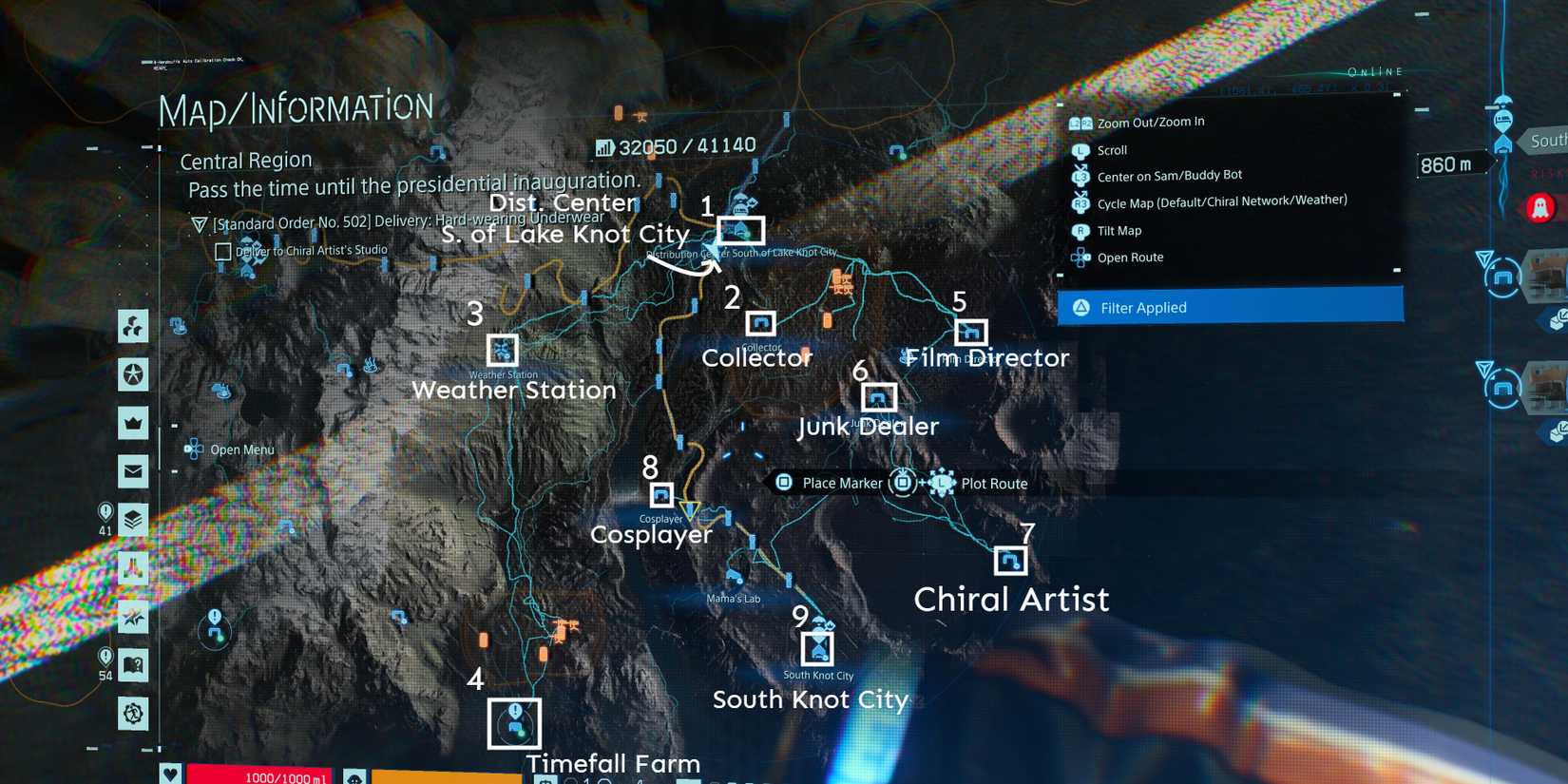Click the 860 m distance marker
Screen dimensions: 1568x784
click(1446, 164)
